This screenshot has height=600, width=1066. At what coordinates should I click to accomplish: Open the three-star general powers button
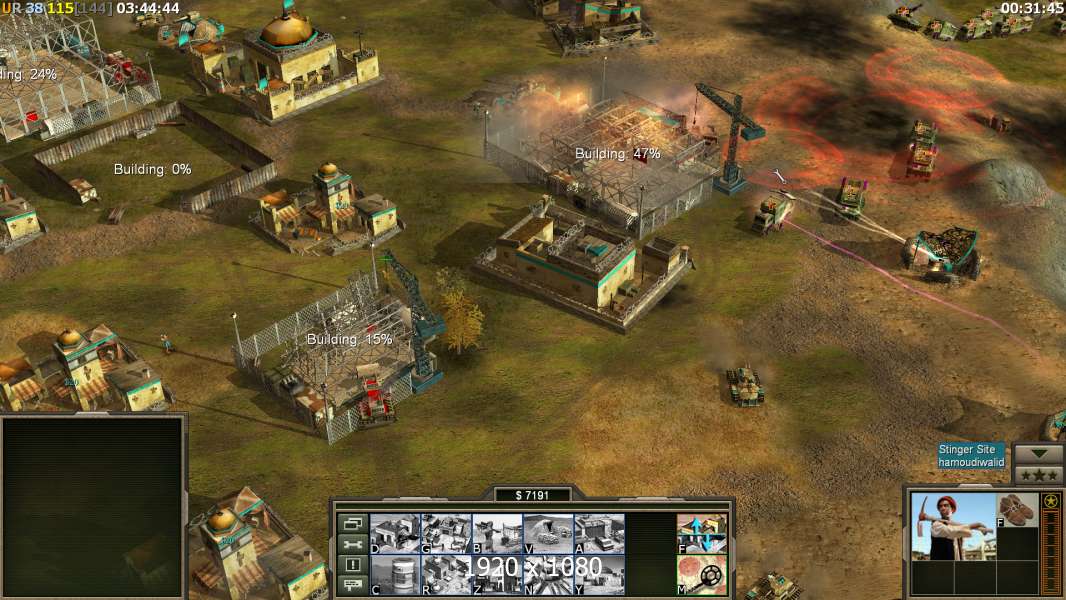pos(1038,474)
